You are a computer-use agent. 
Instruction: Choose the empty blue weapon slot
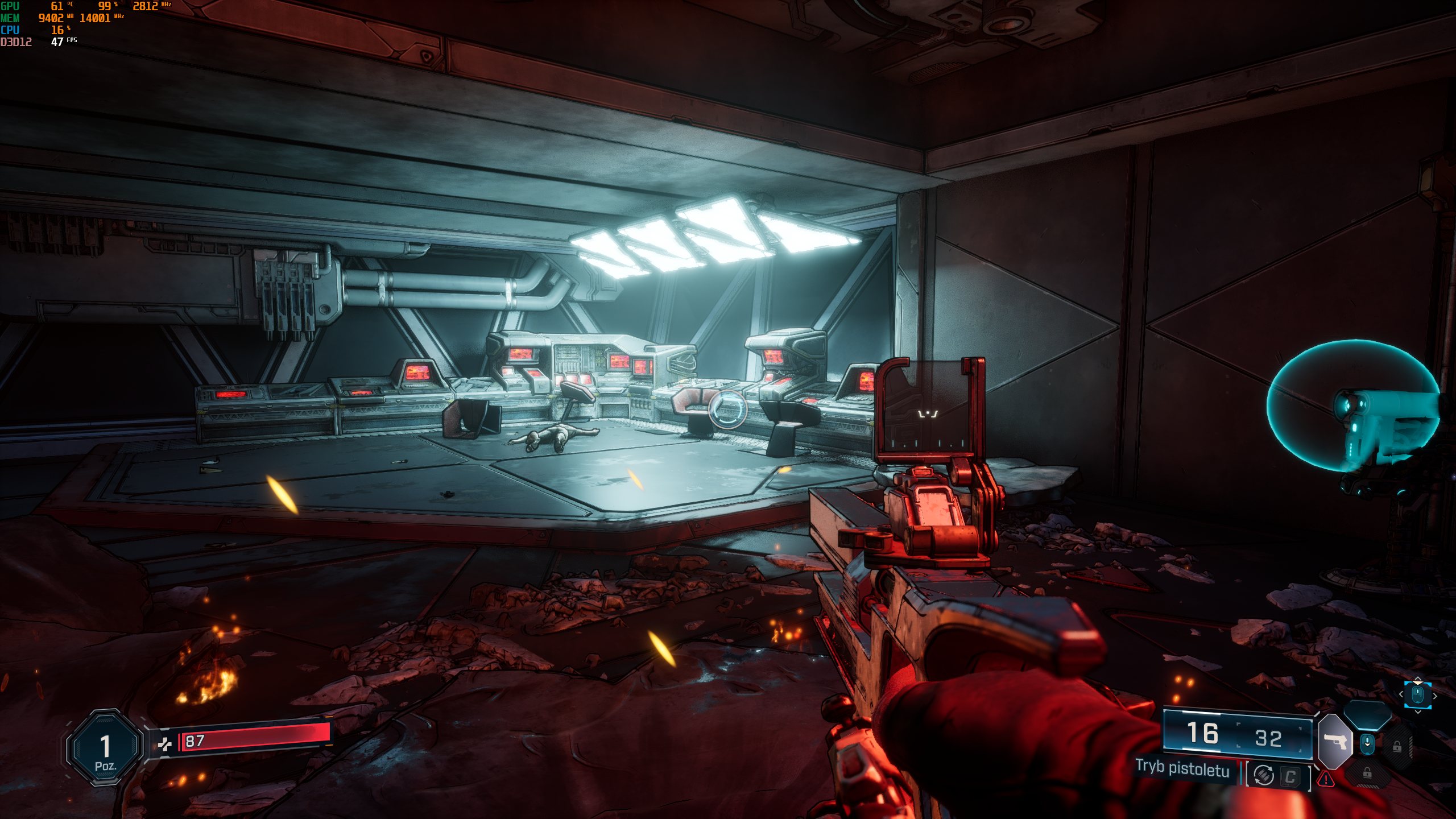1367,714
